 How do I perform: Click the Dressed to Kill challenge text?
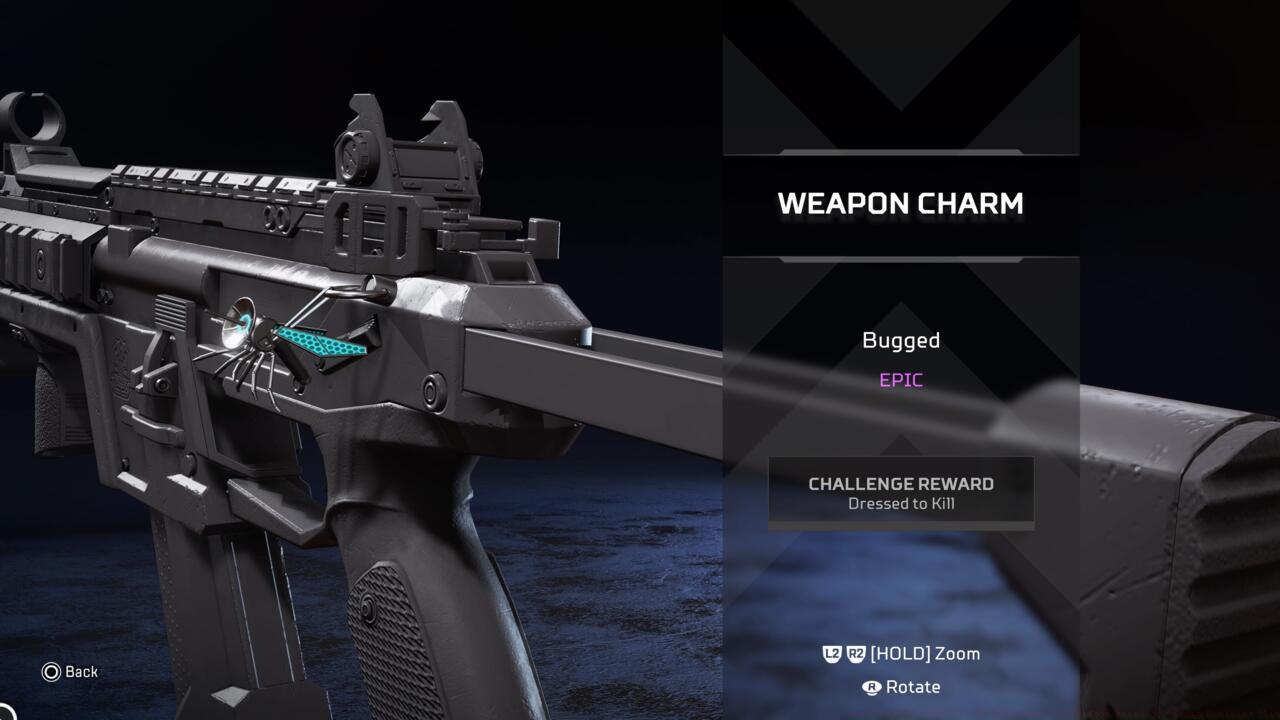900,504
